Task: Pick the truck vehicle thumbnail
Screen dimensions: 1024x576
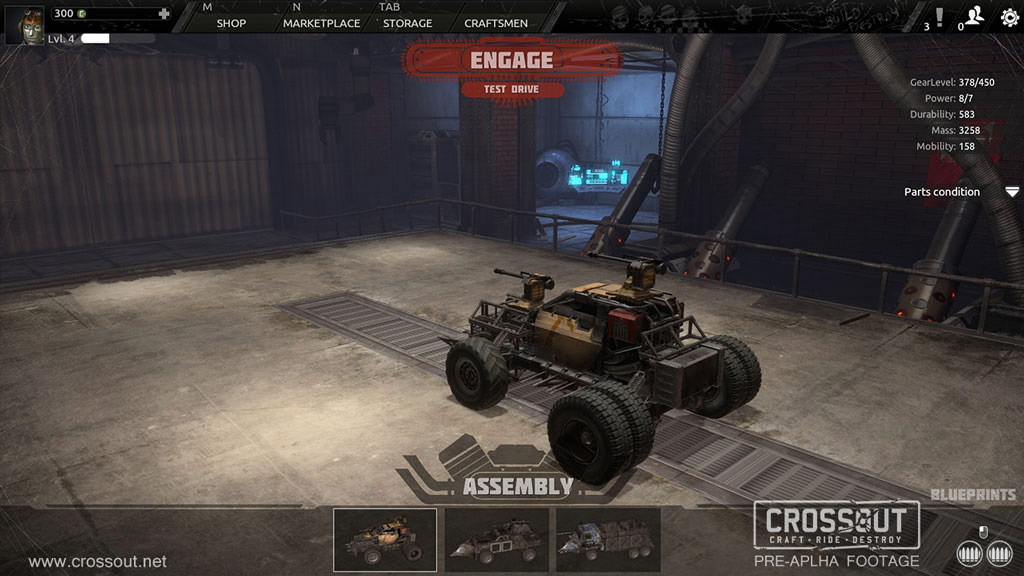Action: tap(609, 540)
